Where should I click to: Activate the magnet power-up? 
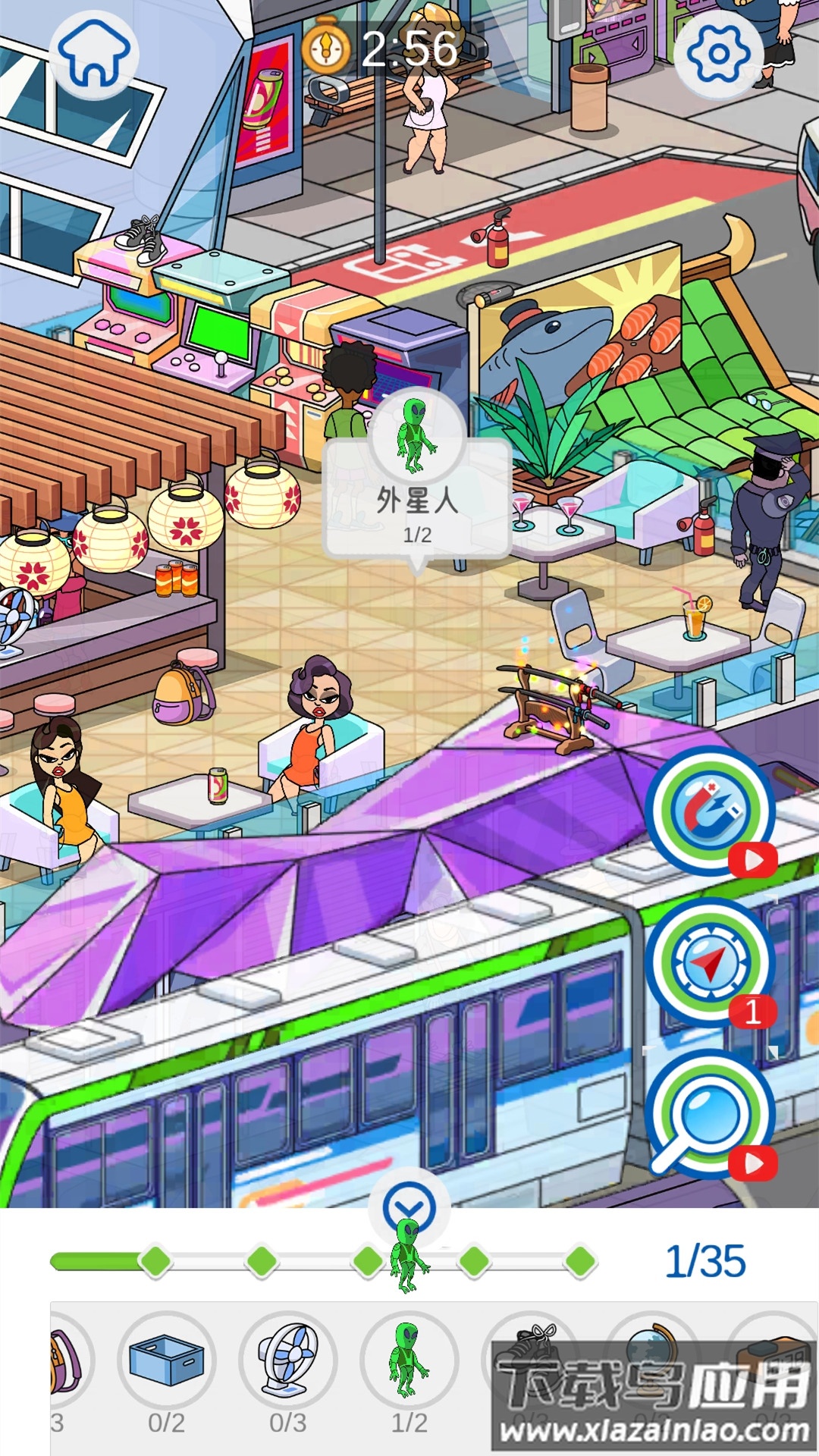711,811
